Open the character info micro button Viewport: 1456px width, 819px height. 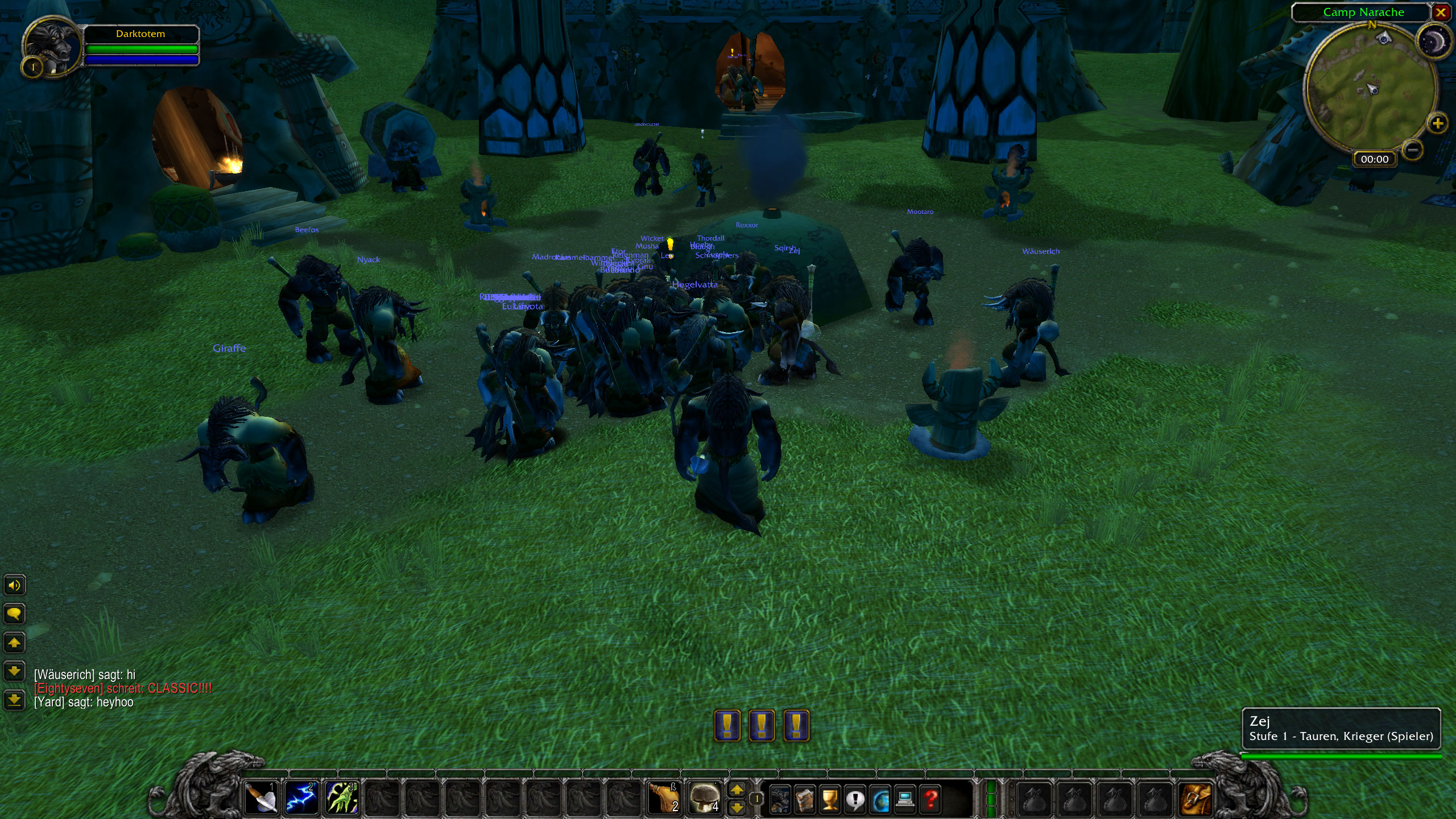coord(780,799)
